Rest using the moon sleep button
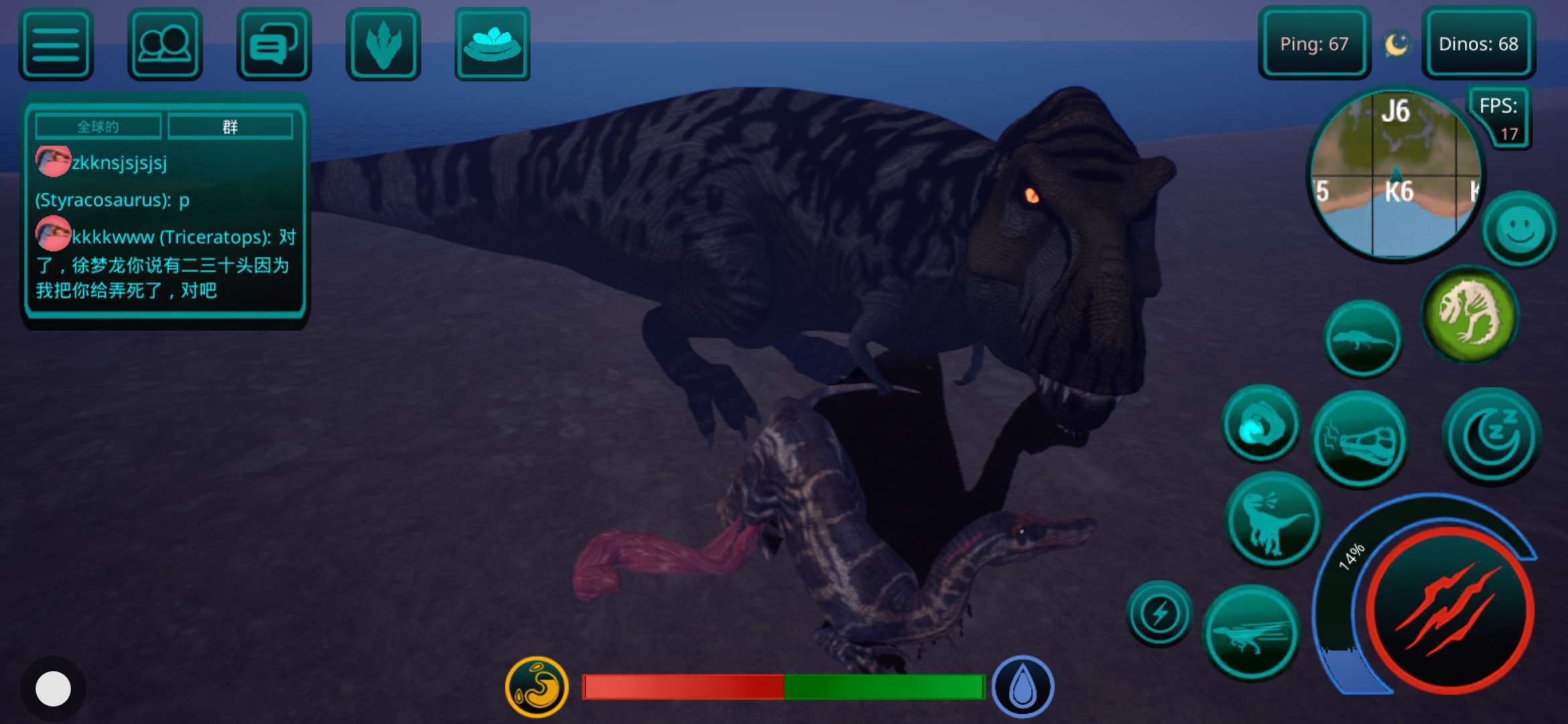 (1492, 436)
